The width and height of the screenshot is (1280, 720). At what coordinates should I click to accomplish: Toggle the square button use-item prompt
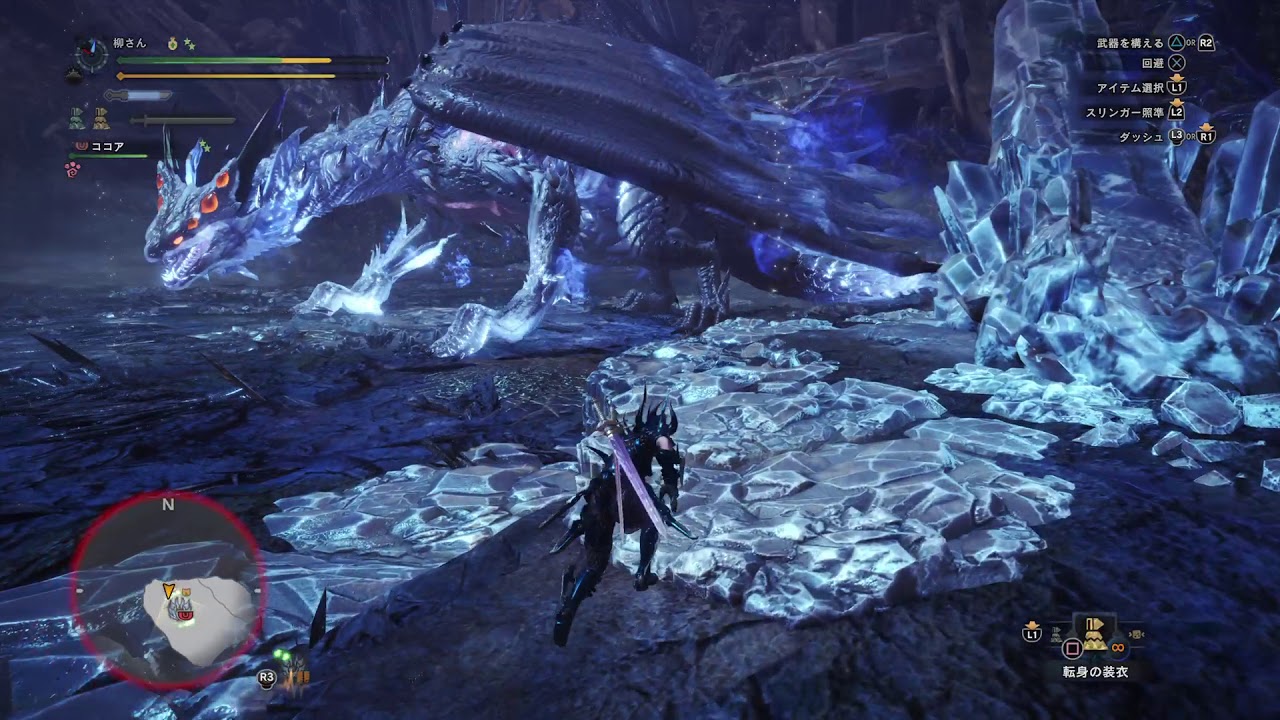point(1071,647)
